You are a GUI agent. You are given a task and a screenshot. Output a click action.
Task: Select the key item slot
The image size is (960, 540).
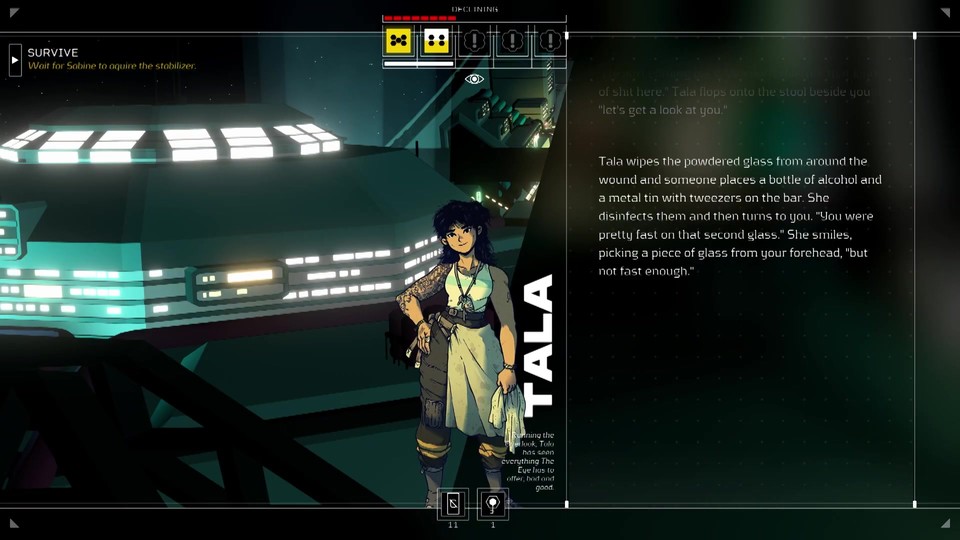pyautogui.click(x=492, y=504)
